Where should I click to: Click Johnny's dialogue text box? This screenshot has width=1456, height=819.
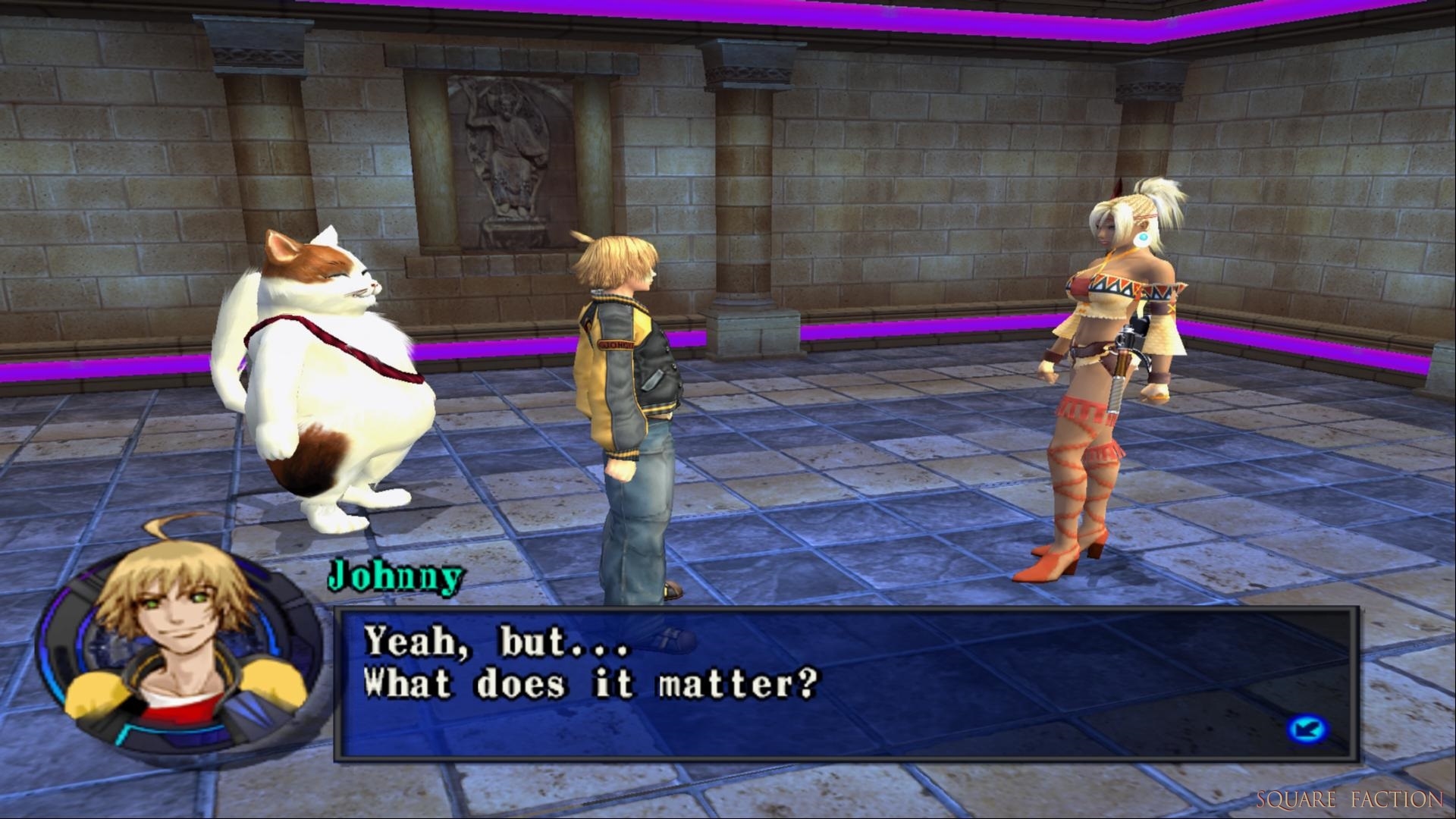pos(846,683)
